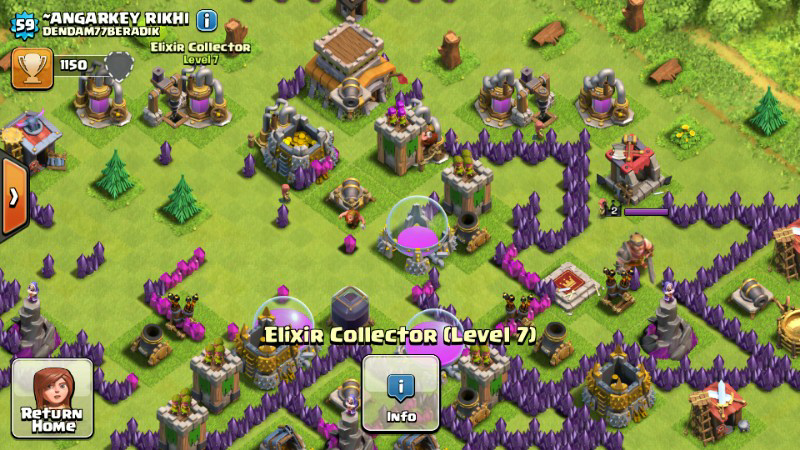Expand the orange arrow side panel
Viewport: 800px width, 450px height.
tap(13, 197)
